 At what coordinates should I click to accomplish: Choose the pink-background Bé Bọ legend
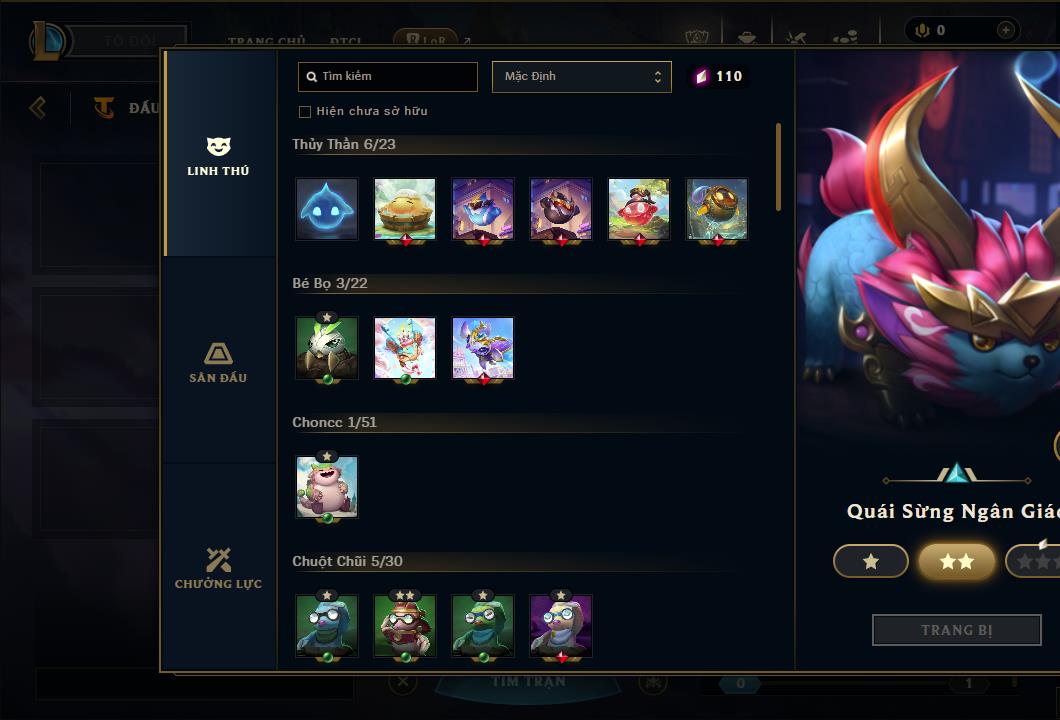coord(405,348)
